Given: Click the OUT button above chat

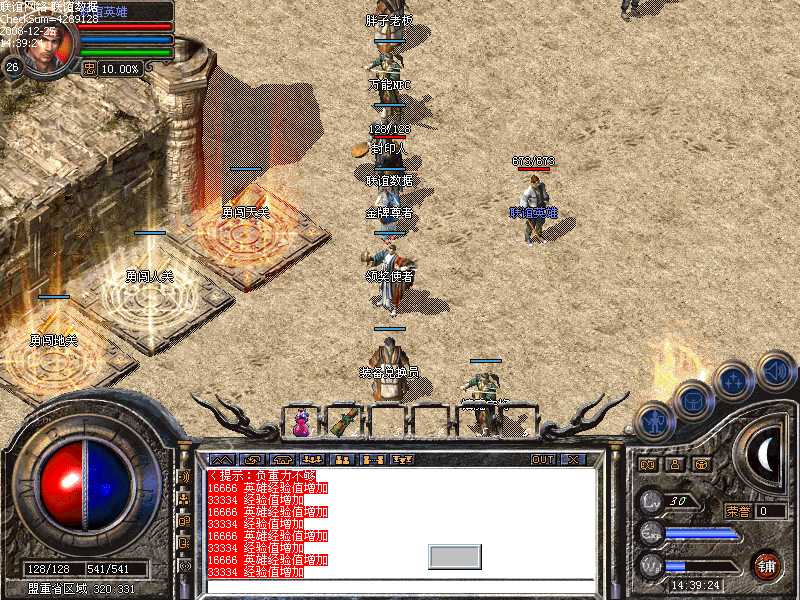Looking at the screenshot, I should point(542,460).
